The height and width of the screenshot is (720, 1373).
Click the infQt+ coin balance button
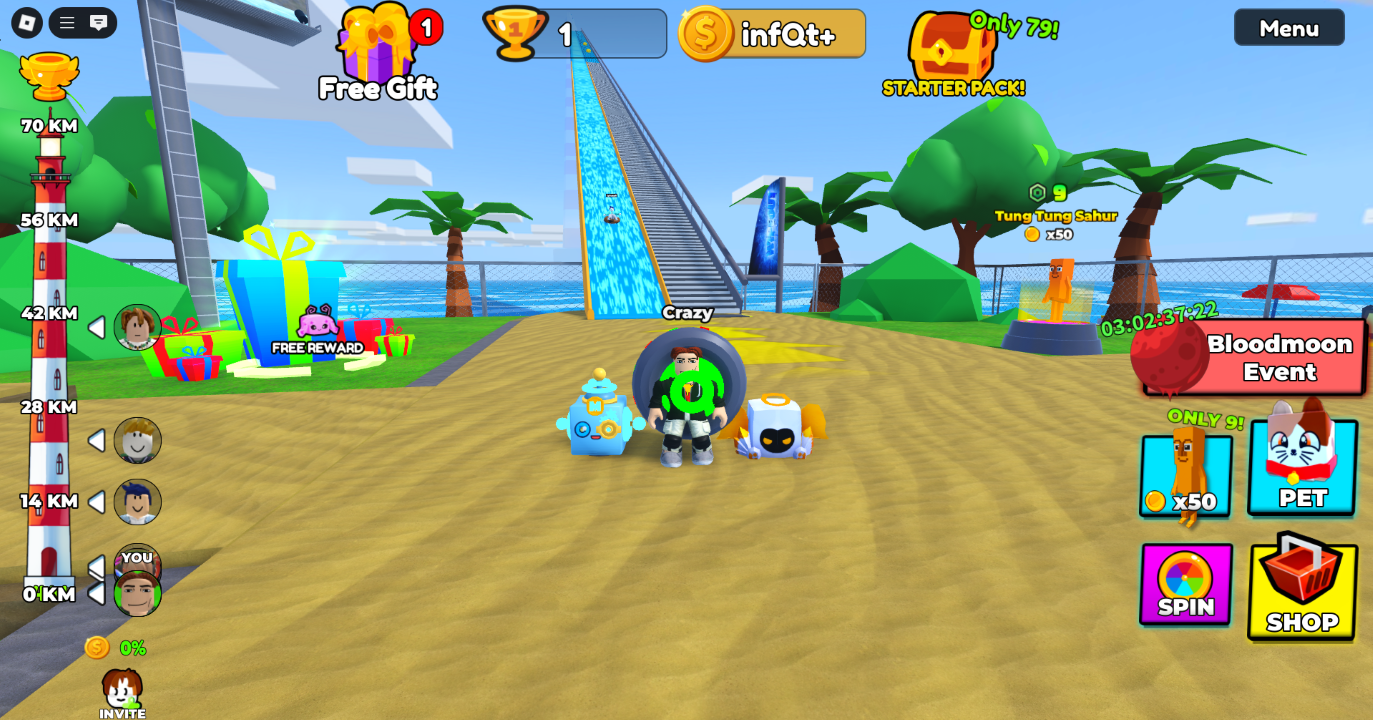click(x=772, y=34)
